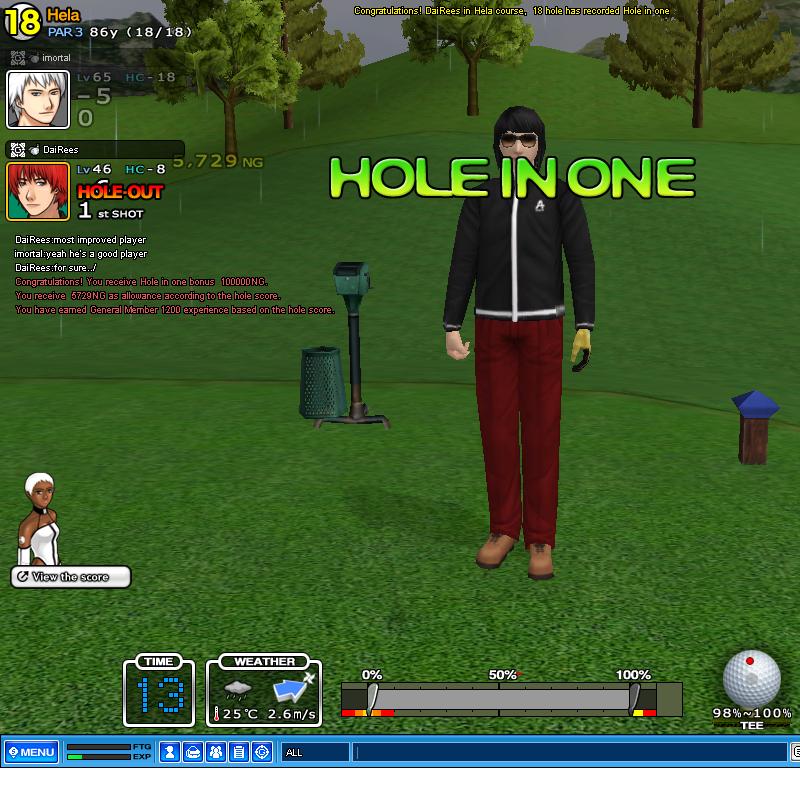
Task: Open the clipboard list icon
Action: tap(239, 752)
